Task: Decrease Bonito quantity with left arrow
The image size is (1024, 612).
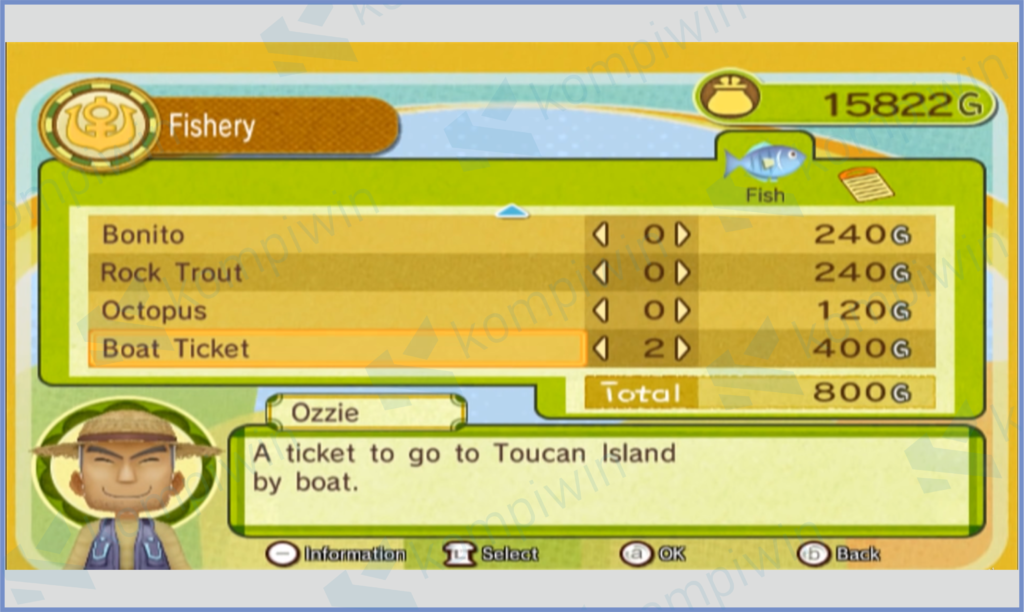Action: pyautogui.click(x=600, y=235)
